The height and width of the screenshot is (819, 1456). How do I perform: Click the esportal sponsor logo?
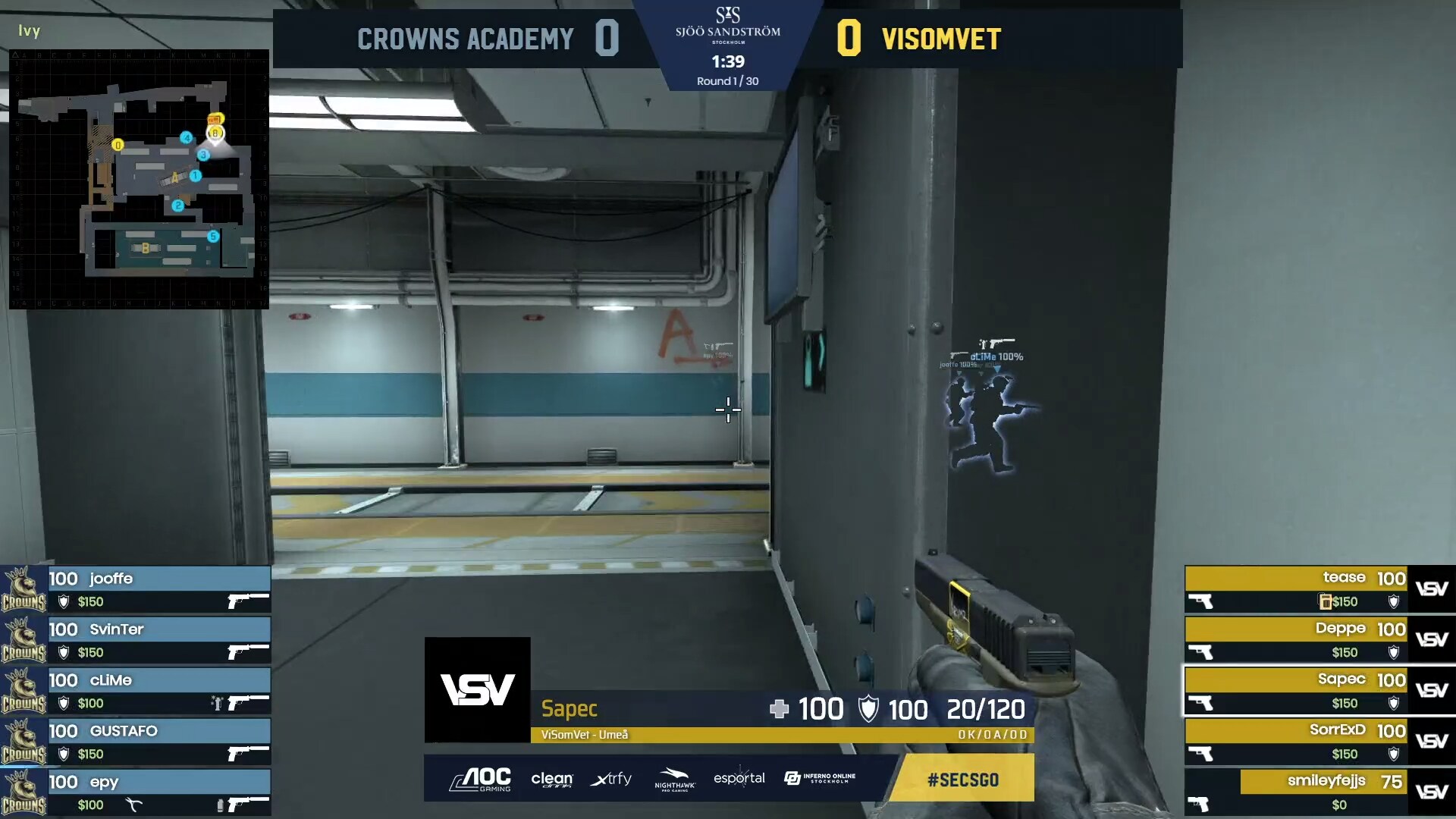click(x=739, y=779)
